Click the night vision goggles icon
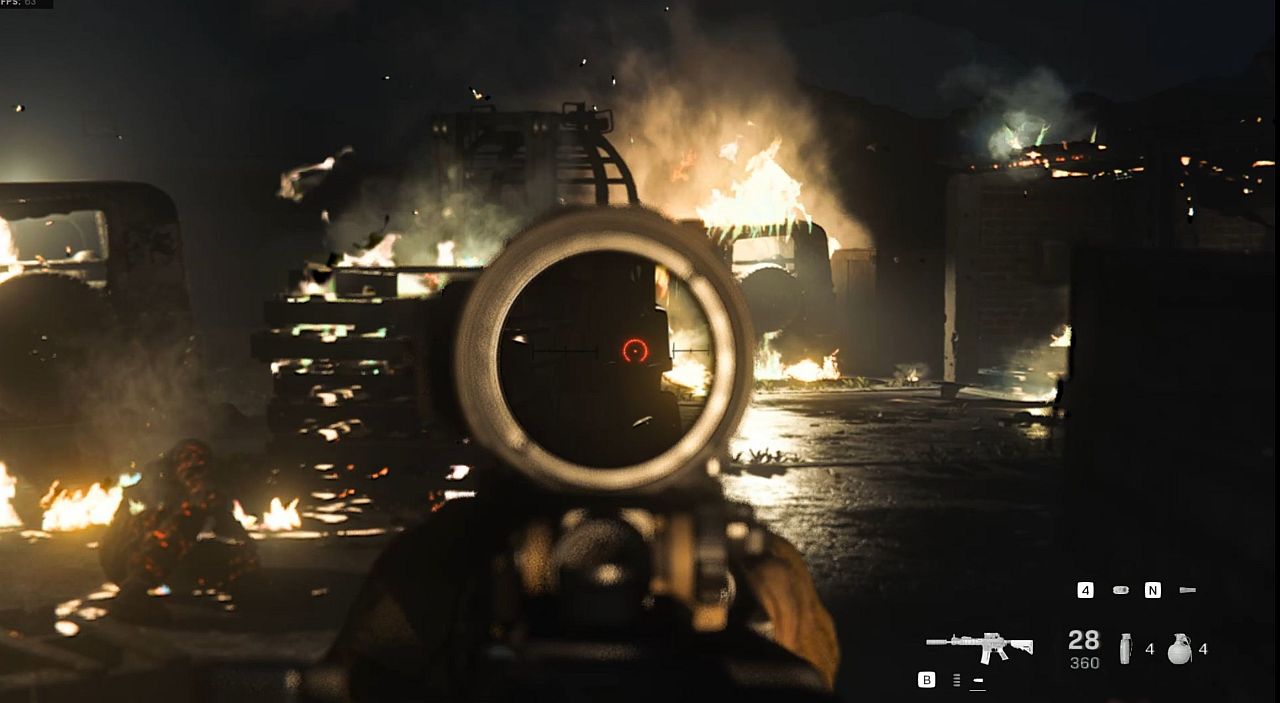The height and width of the screenshot is (703, 1280). [1120, 590]
